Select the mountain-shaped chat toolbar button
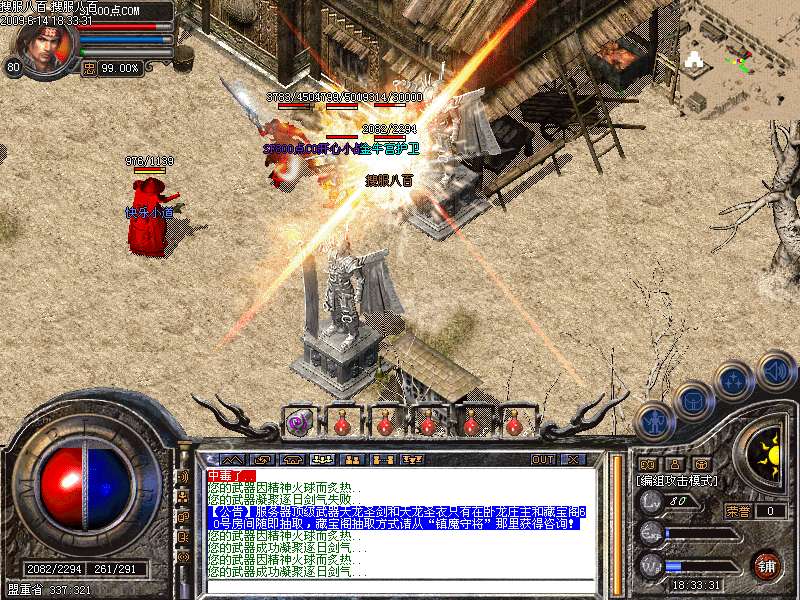The height and width of the screenshot is (600, 800). pyautogui.click(x=231, y=460)
